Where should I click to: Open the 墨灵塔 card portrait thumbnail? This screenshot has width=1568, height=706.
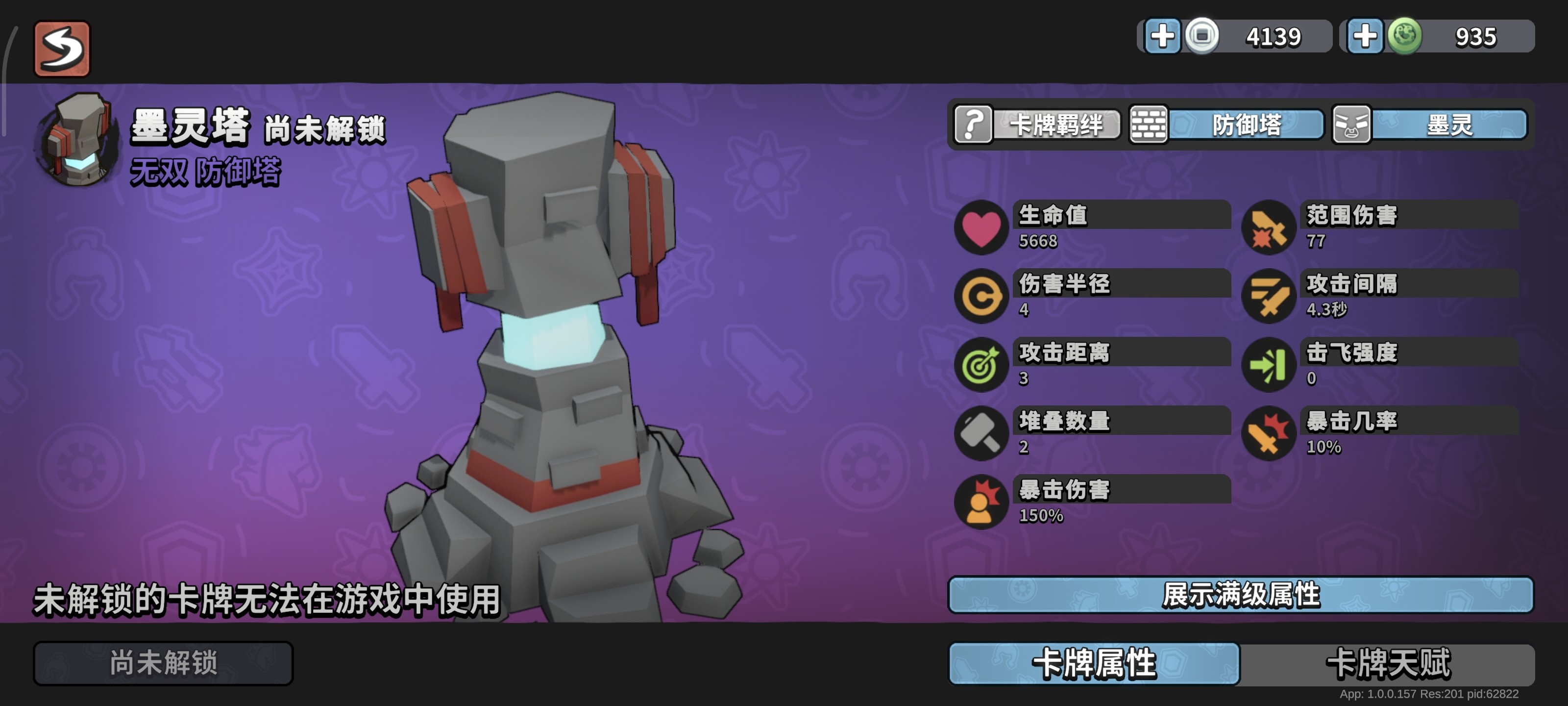[78, 141]
